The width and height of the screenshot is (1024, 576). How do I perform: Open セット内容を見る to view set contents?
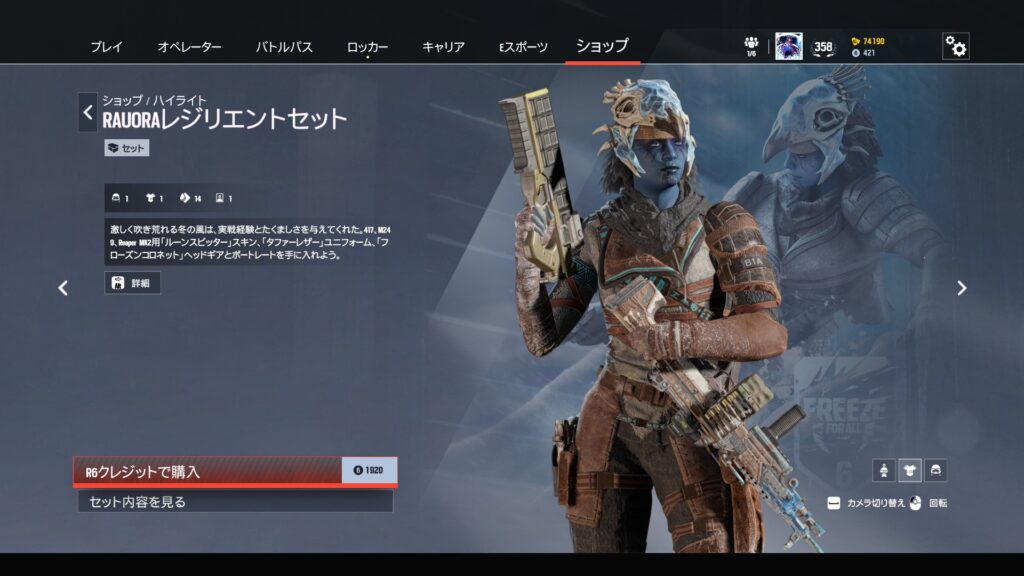coord(234,502)
